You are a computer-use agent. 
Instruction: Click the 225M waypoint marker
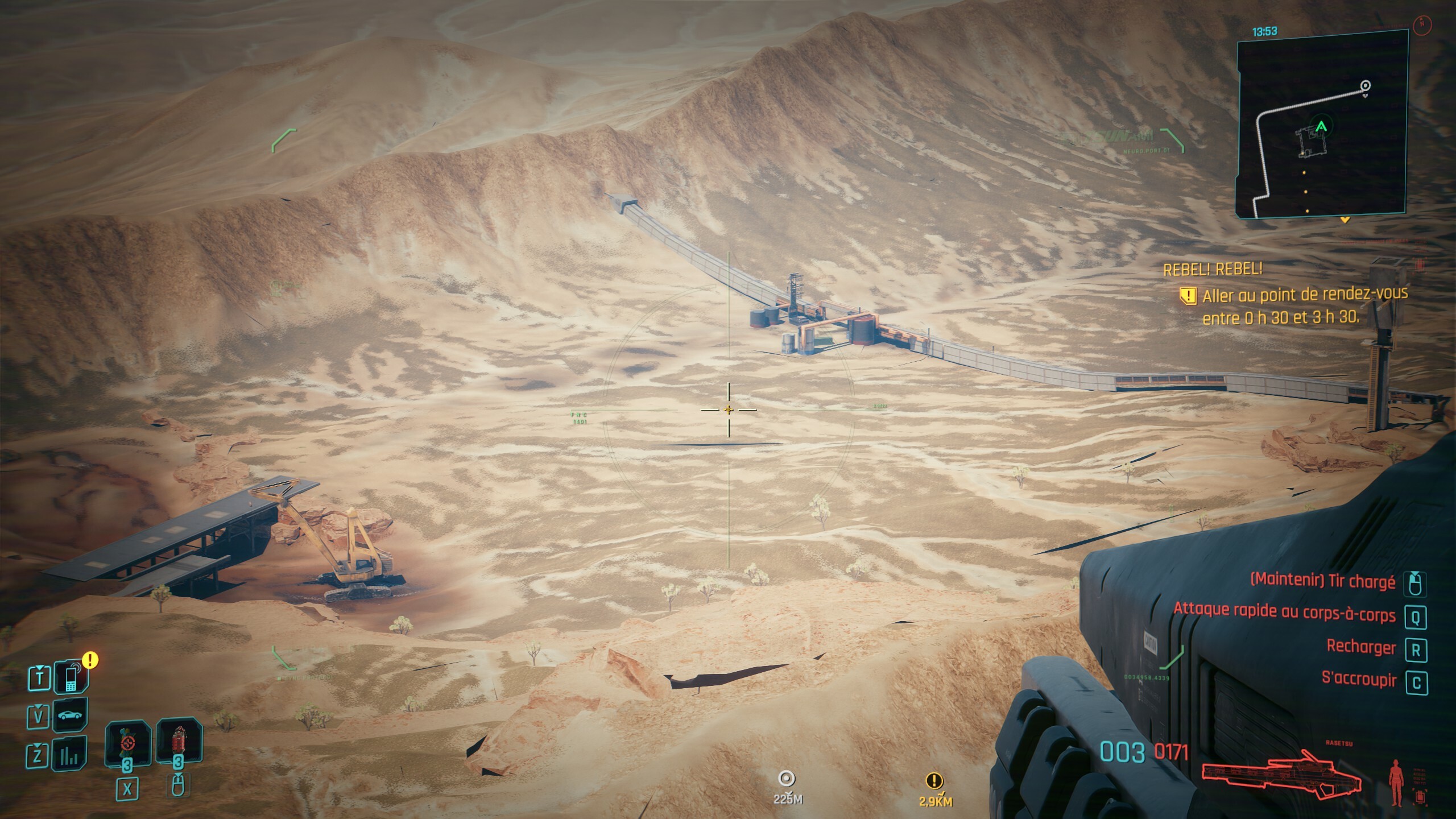[x=787, y=779]
